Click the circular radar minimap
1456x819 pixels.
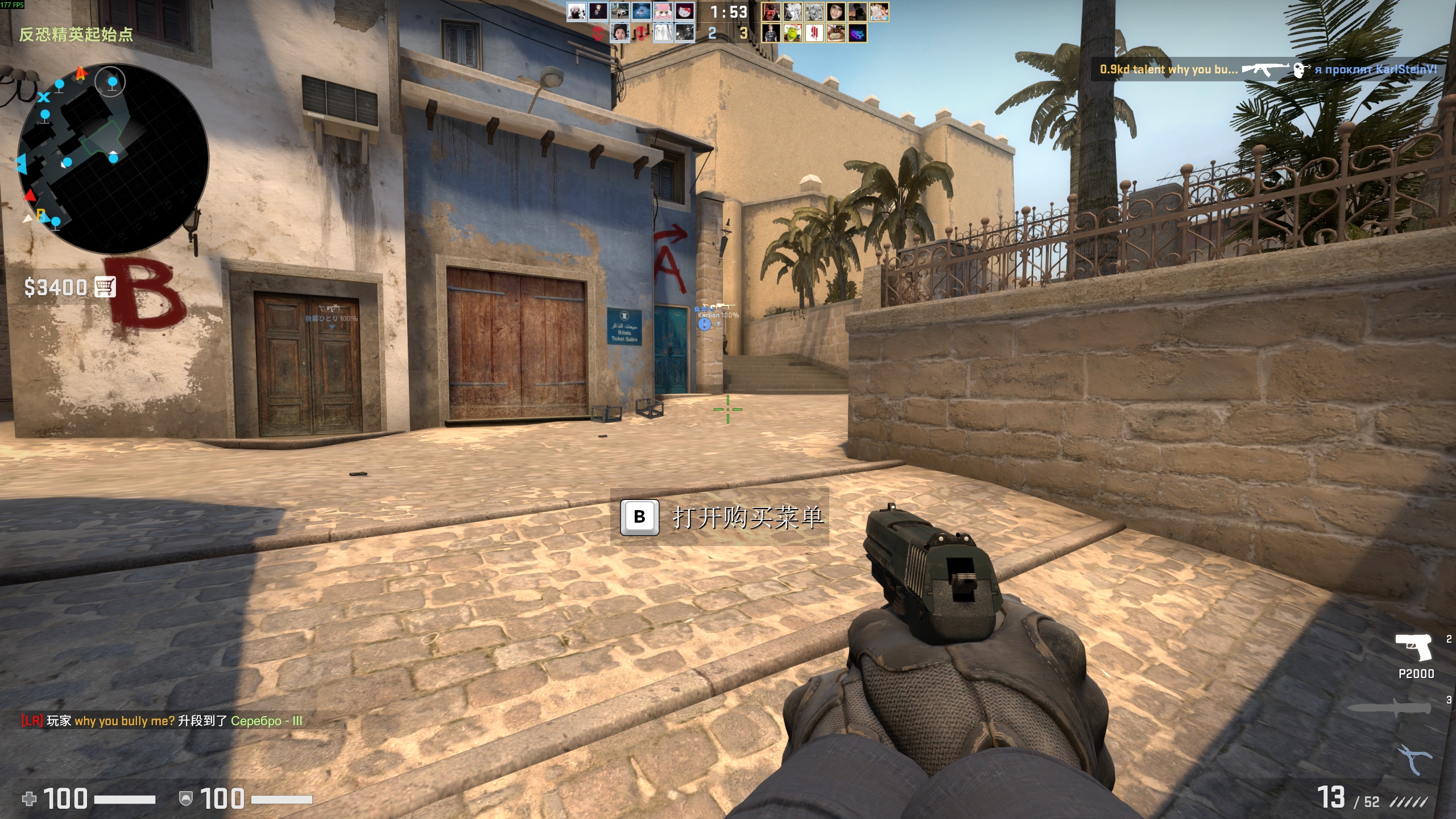tap(113, 158)
